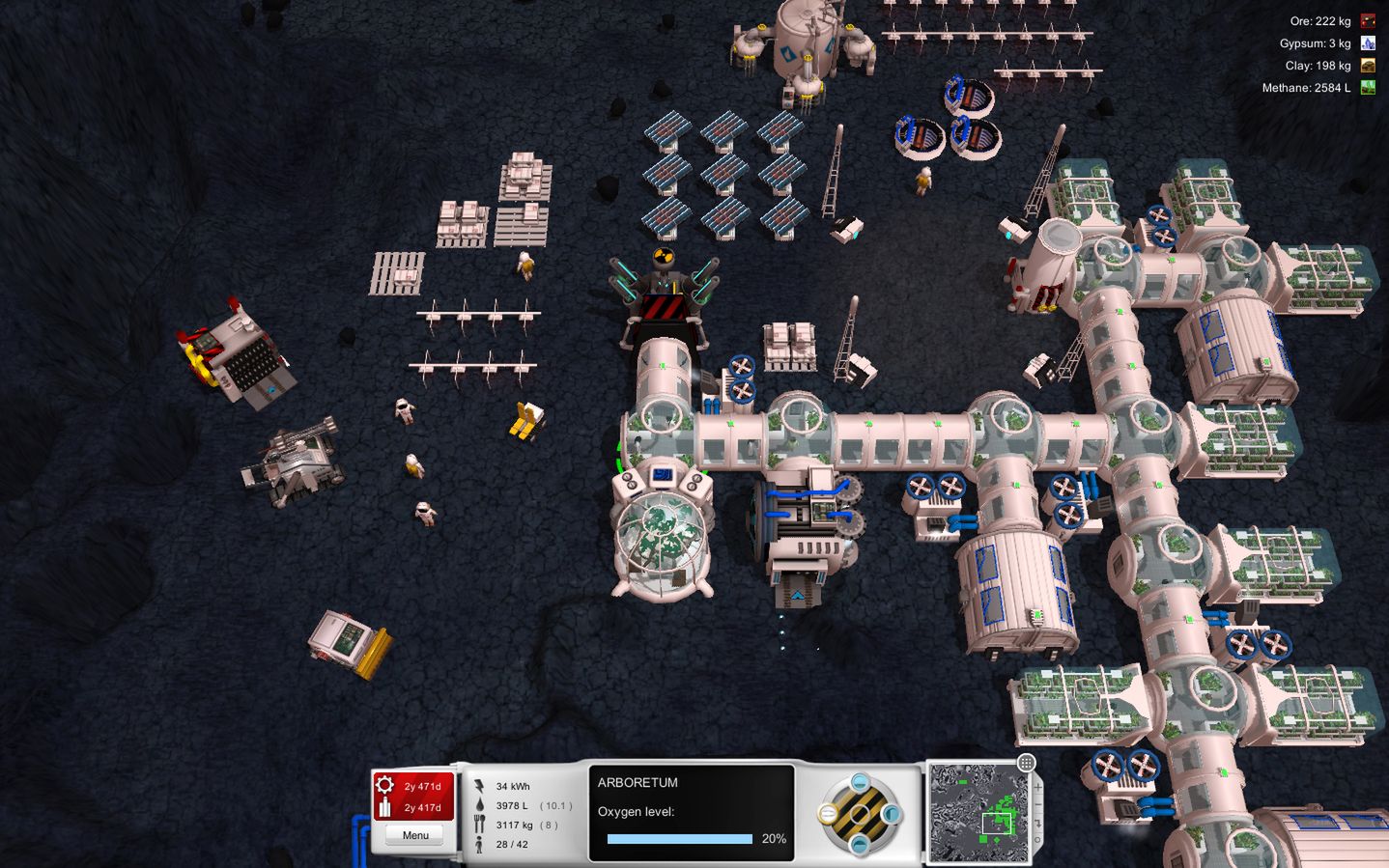Click the center ring of the striped dial
Image resolution: width=1389 pixels, height=868 pixels.
859,815
